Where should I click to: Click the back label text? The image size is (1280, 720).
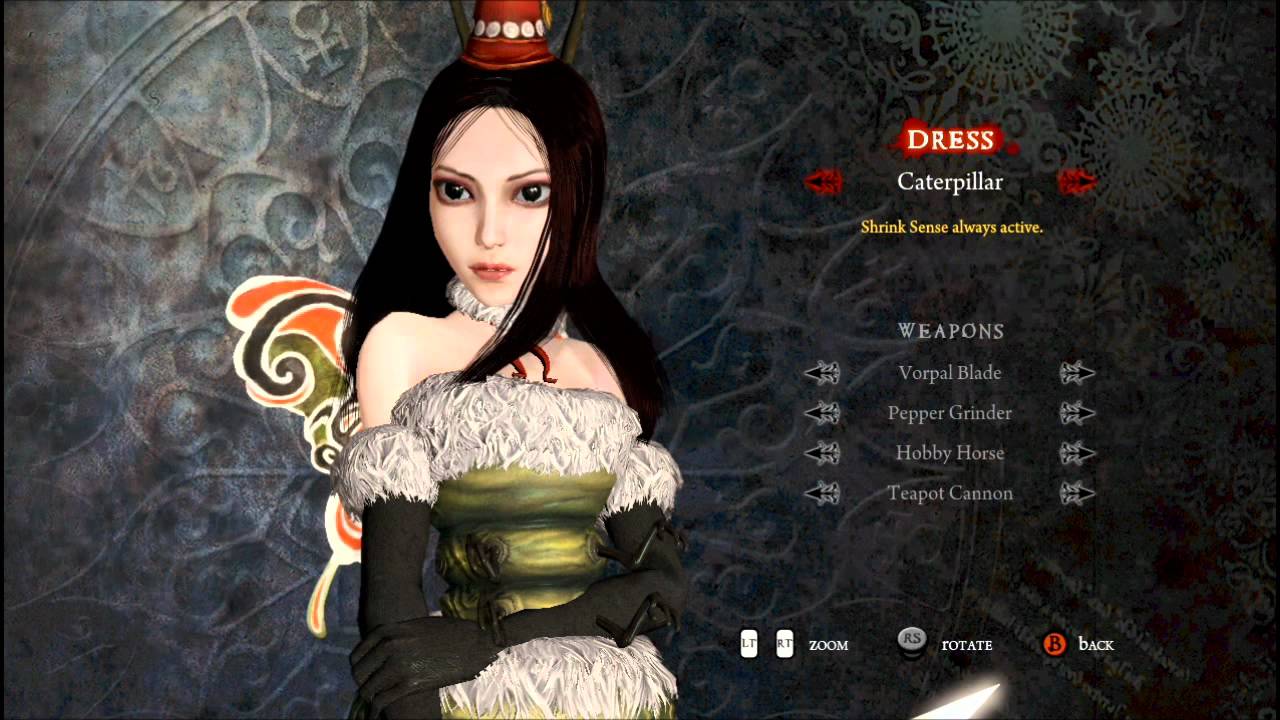(x=1100, y=645)
